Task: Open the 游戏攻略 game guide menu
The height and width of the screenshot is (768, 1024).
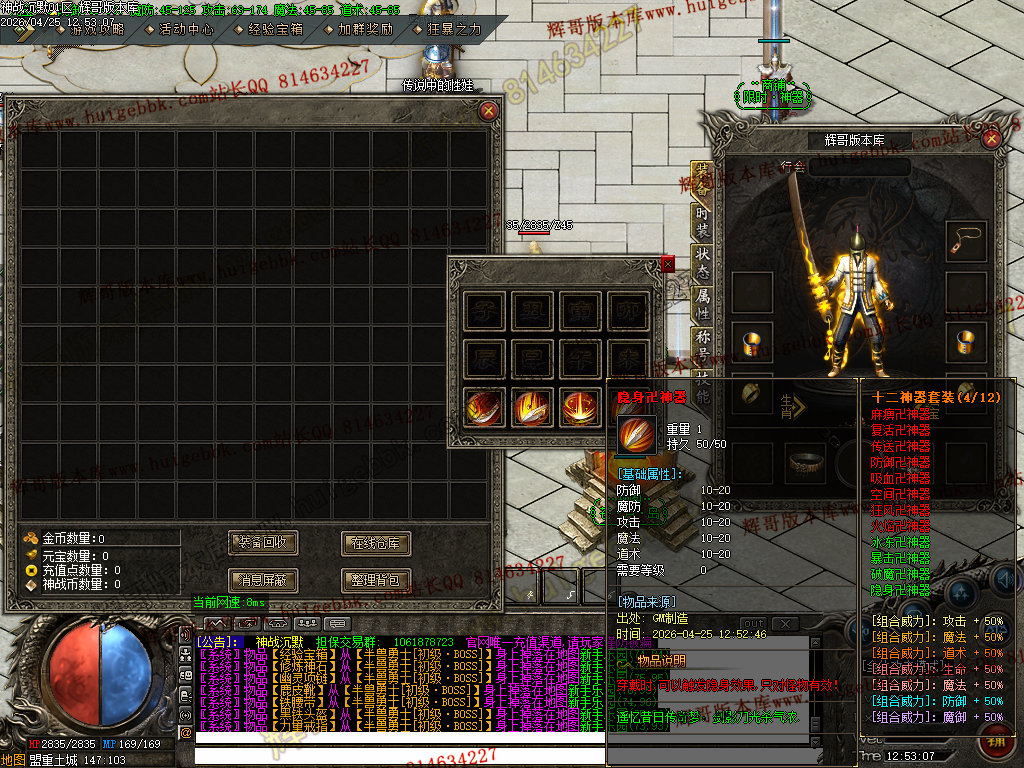Action: [x=96, y=29]
